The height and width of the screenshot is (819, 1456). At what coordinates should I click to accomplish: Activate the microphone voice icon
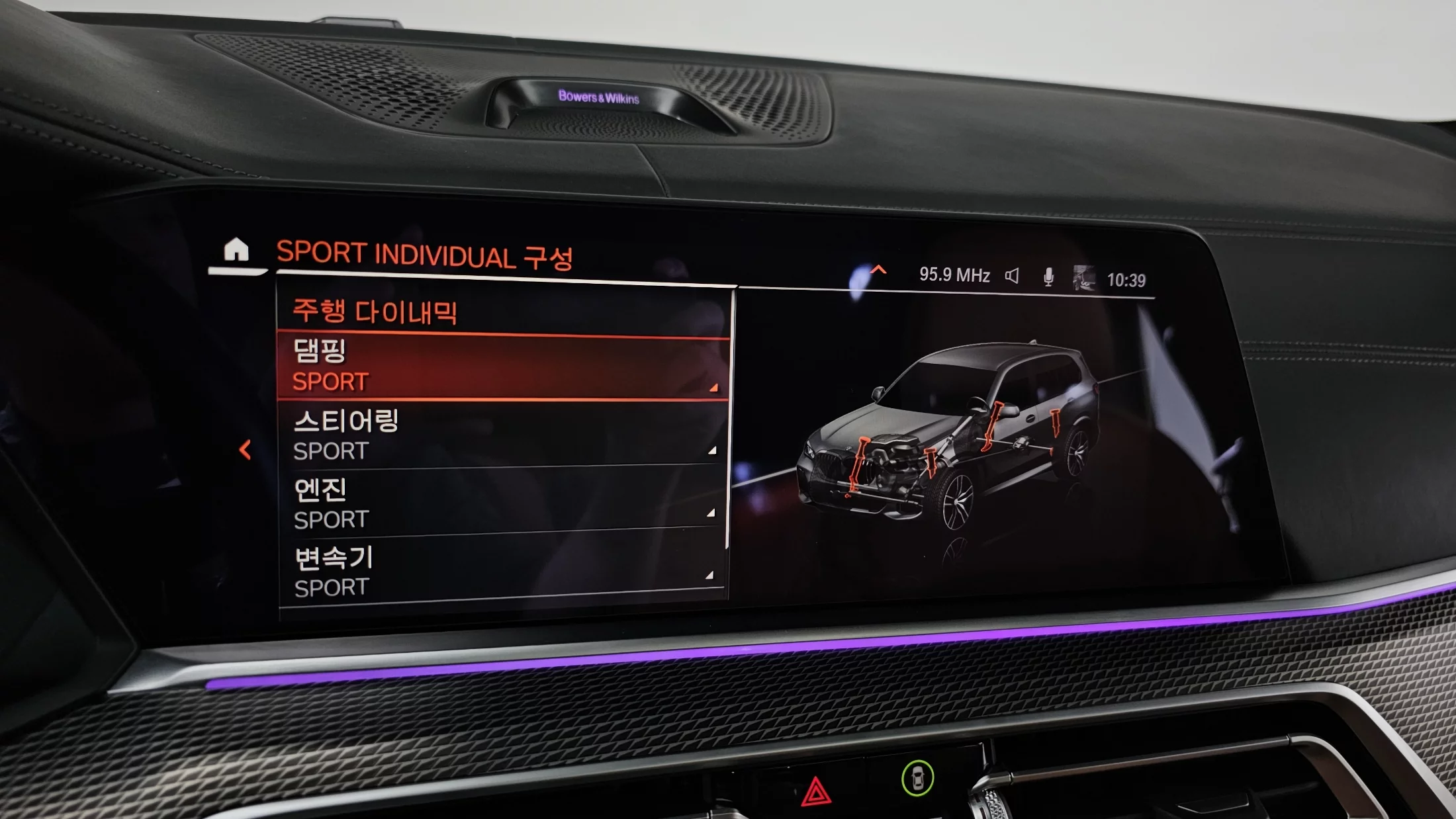point(1048,277)
